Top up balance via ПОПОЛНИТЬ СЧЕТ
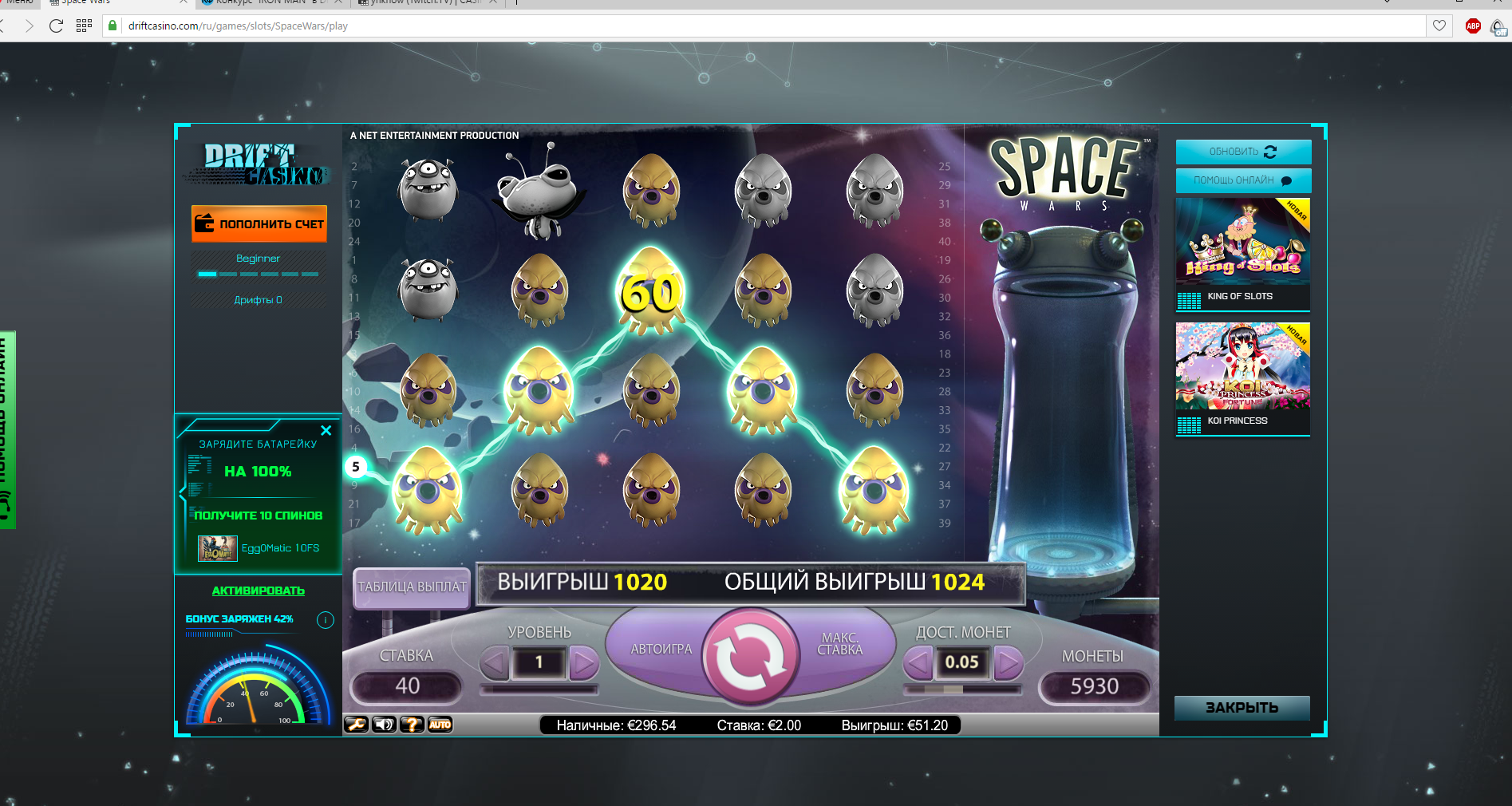Image resolution: width=1512 pixels, height=806 pixels. pos(259,224)
